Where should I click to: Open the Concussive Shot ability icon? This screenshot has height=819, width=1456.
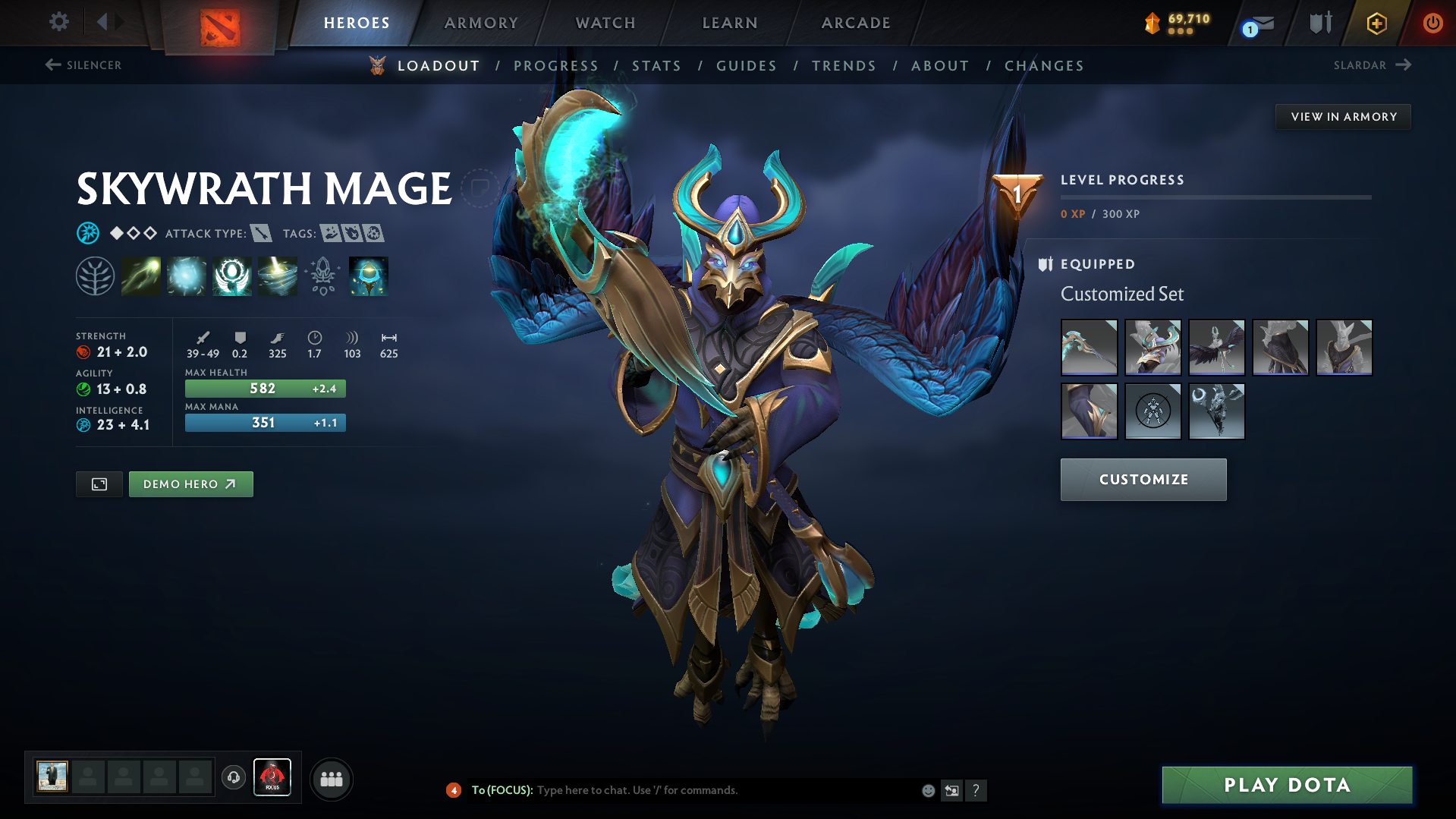pos(187,276)
